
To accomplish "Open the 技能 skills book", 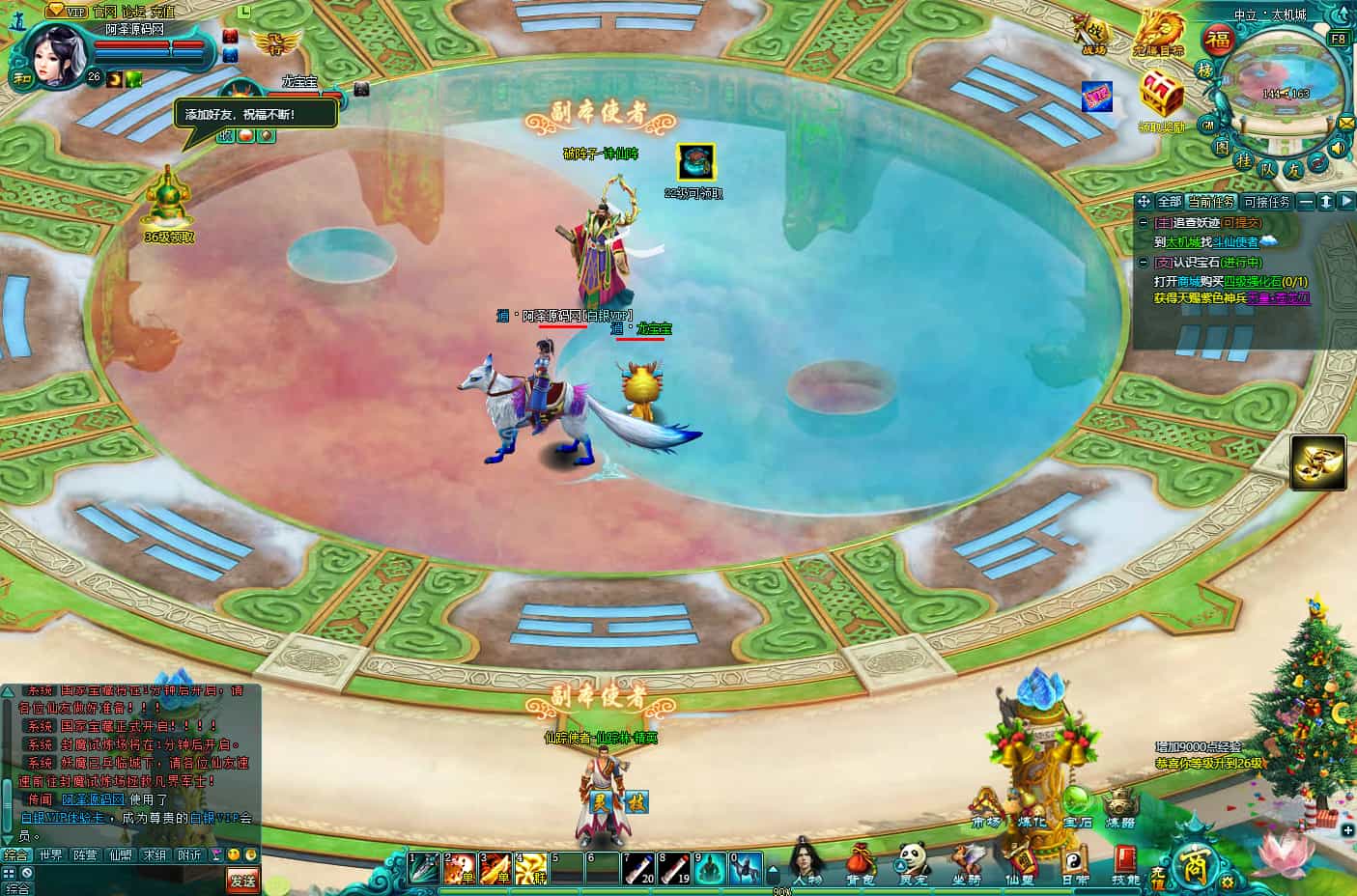I will (x=1125, y=861).
